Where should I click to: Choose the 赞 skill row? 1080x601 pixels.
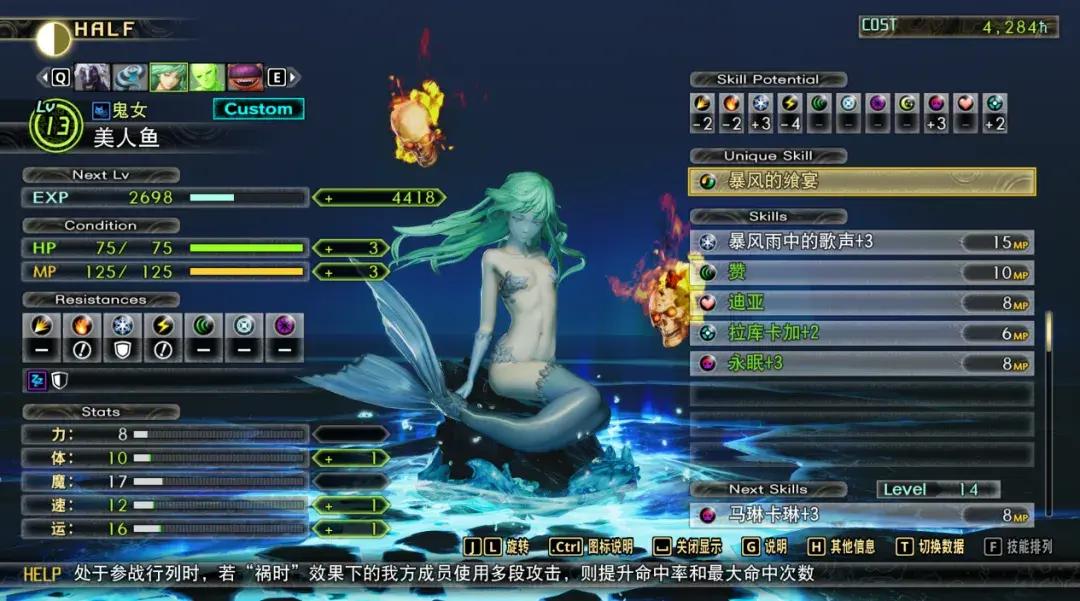click(862, 272)
